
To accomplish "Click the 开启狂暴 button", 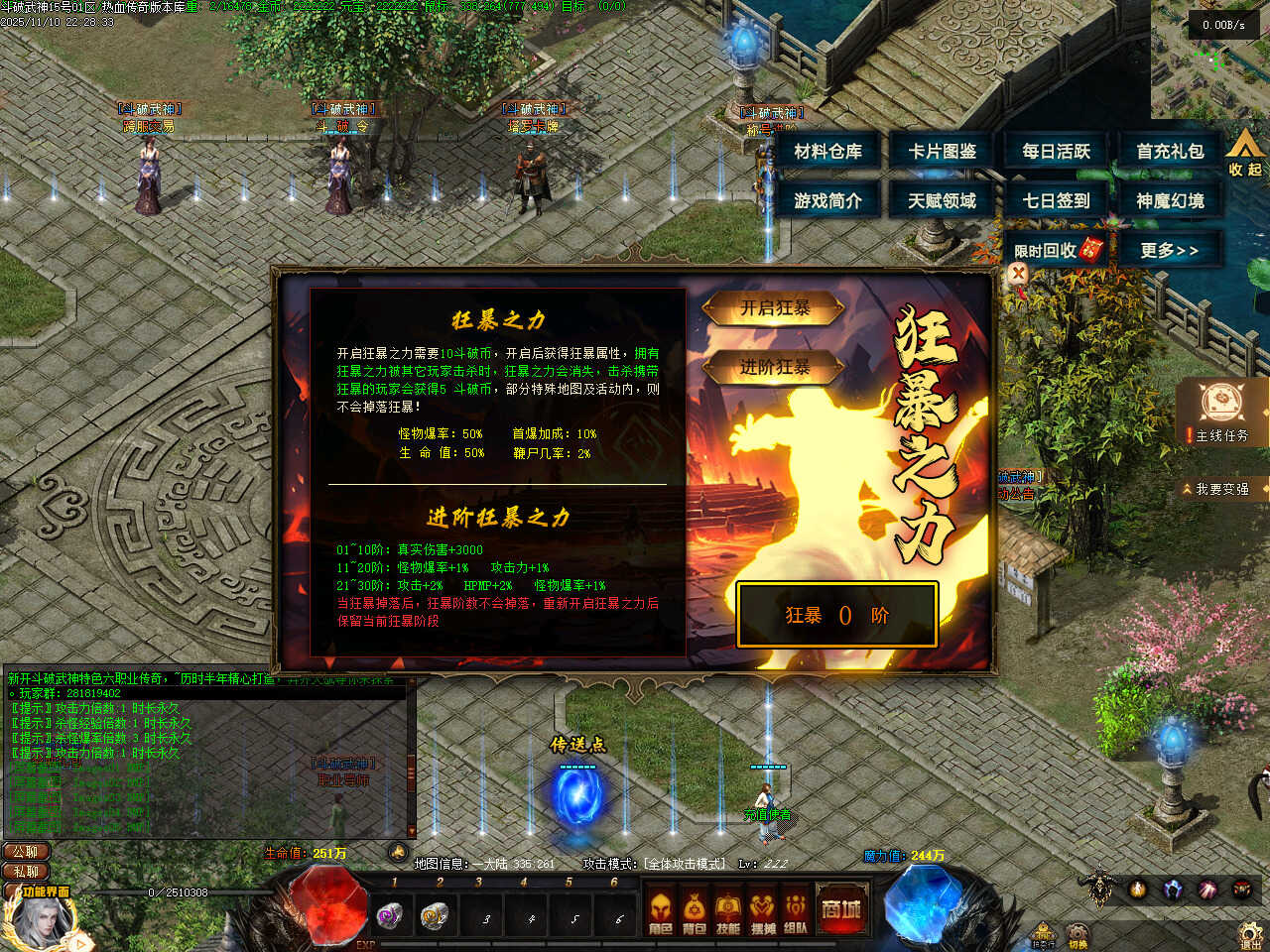I will click(x=774, y=309).
